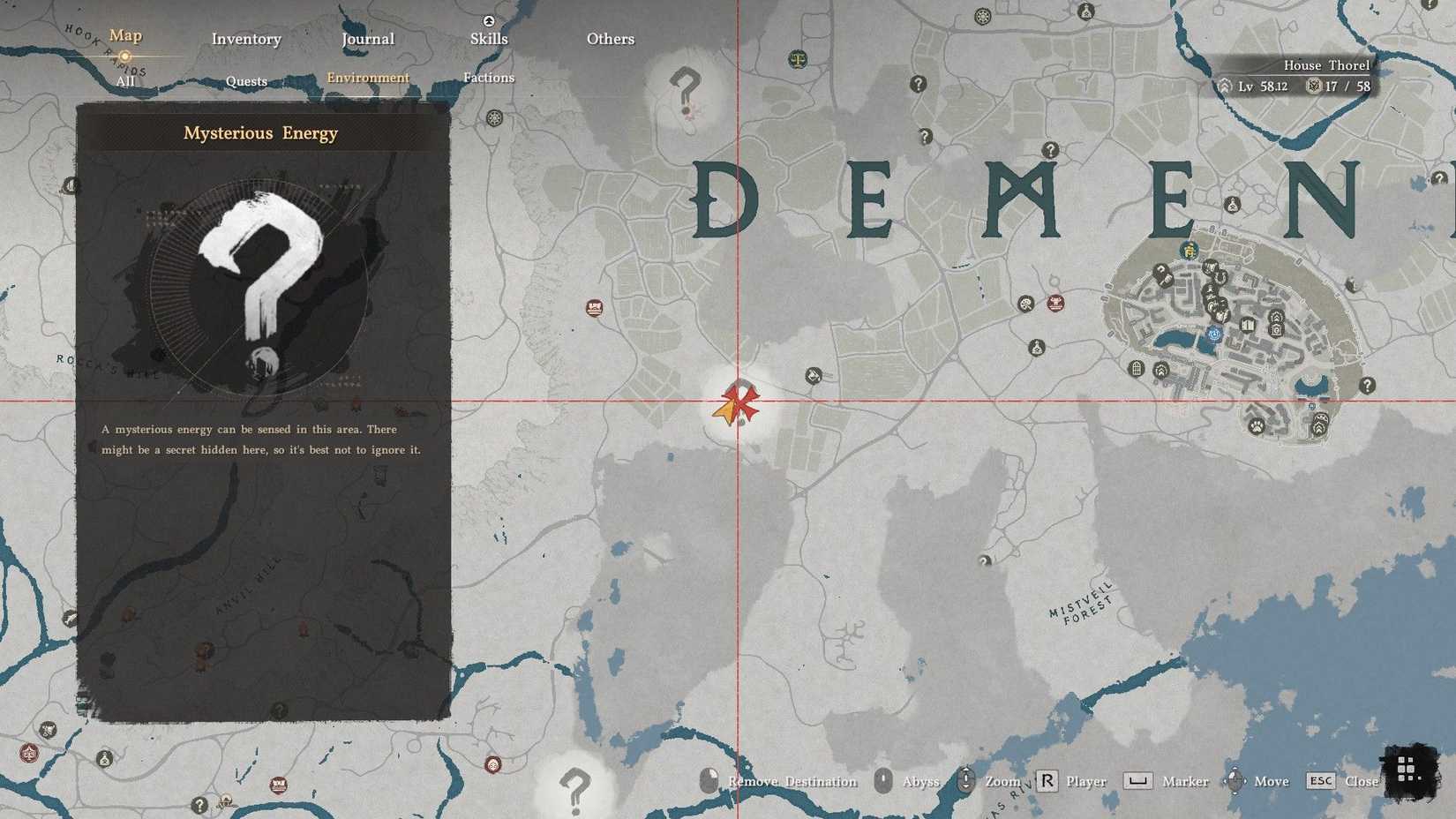This screenshot has height=819, width=1456.
Task: Click Remove Destination at the bottom
Action: [792, 782]
